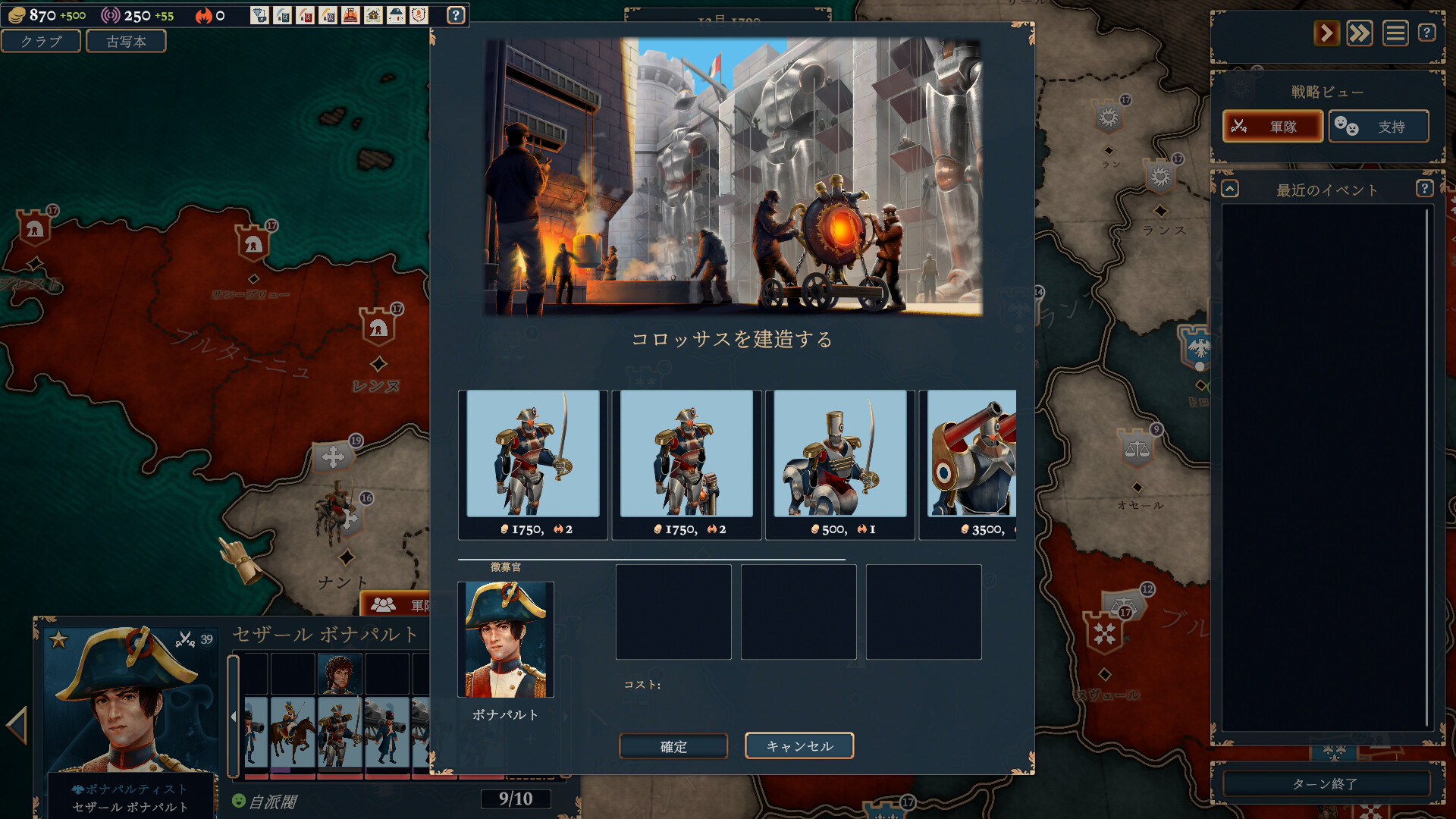Open the 古写本 (Codex) menu
The width and height of the screenshot is (1456, 819).
pyautogui.click(x=126, y=41)
